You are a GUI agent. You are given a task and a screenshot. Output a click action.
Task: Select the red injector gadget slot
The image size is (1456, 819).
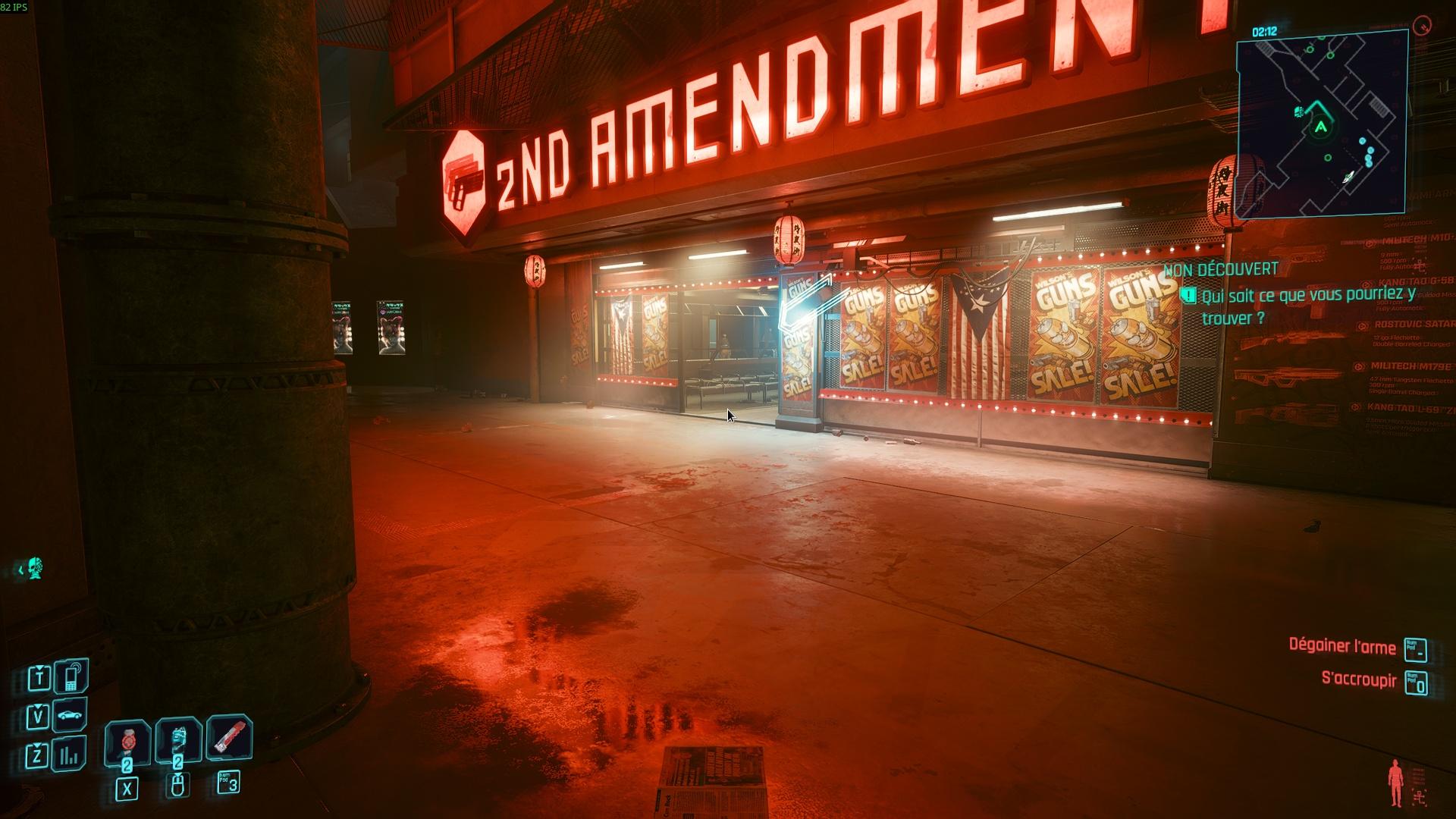pos(228,736)
